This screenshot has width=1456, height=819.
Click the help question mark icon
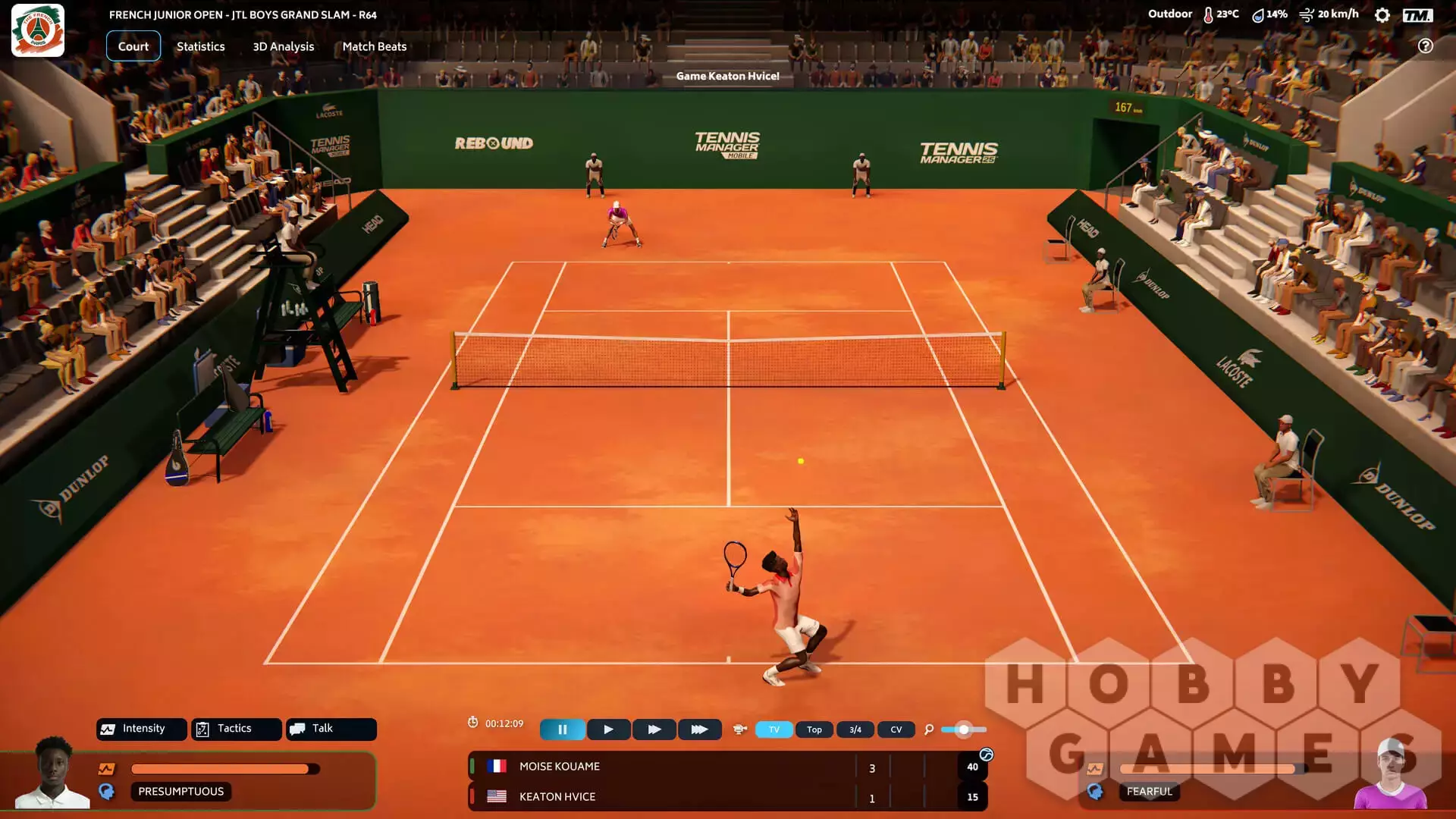tap(1426, 46)
